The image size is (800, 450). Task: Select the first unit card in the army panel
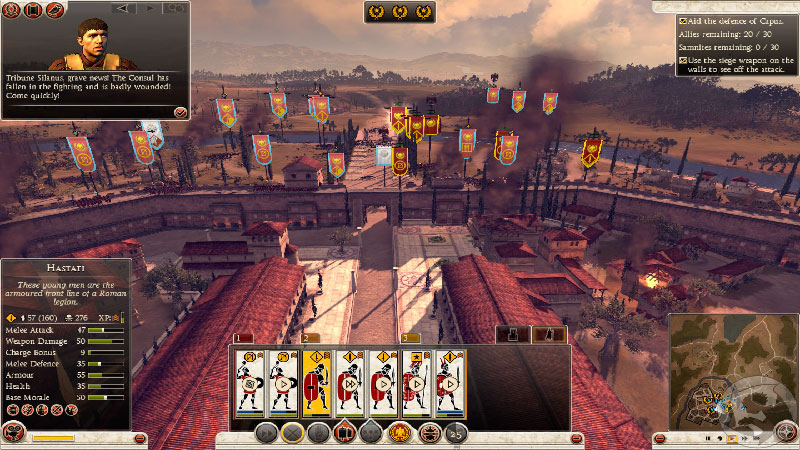(250, 382)
